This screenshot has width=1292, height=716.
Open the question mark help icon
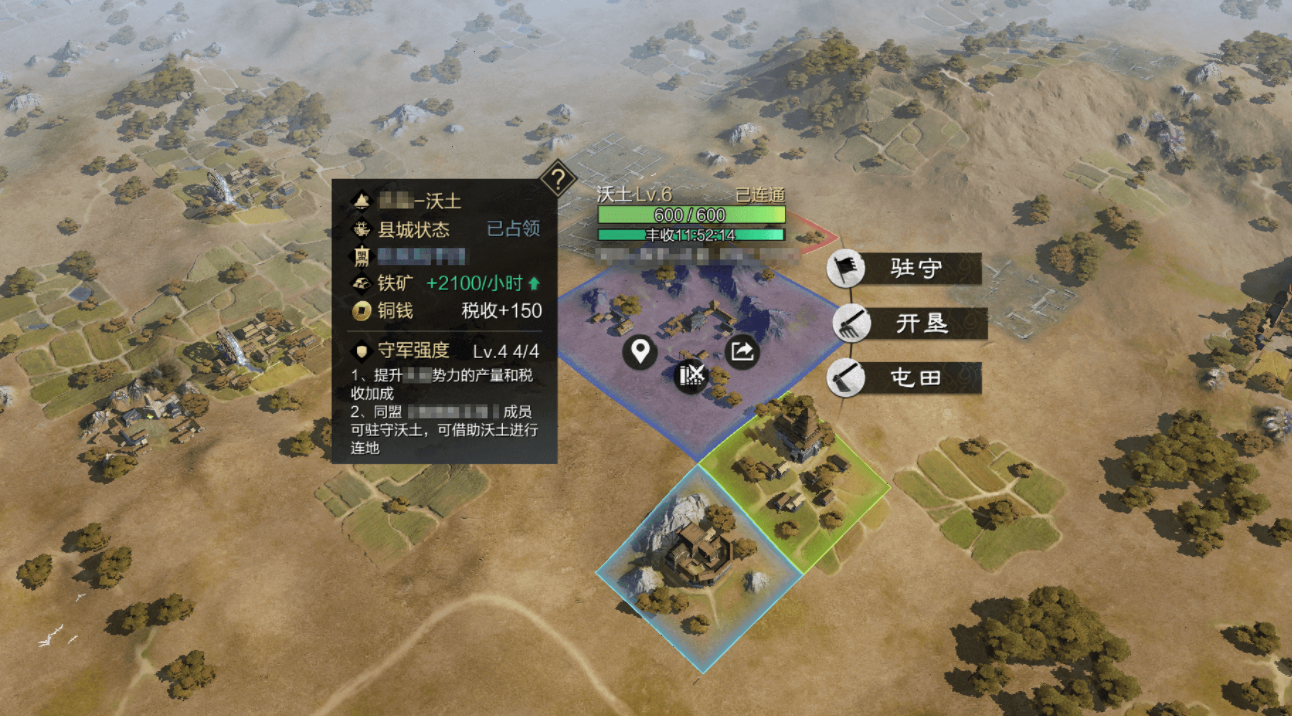555,180
